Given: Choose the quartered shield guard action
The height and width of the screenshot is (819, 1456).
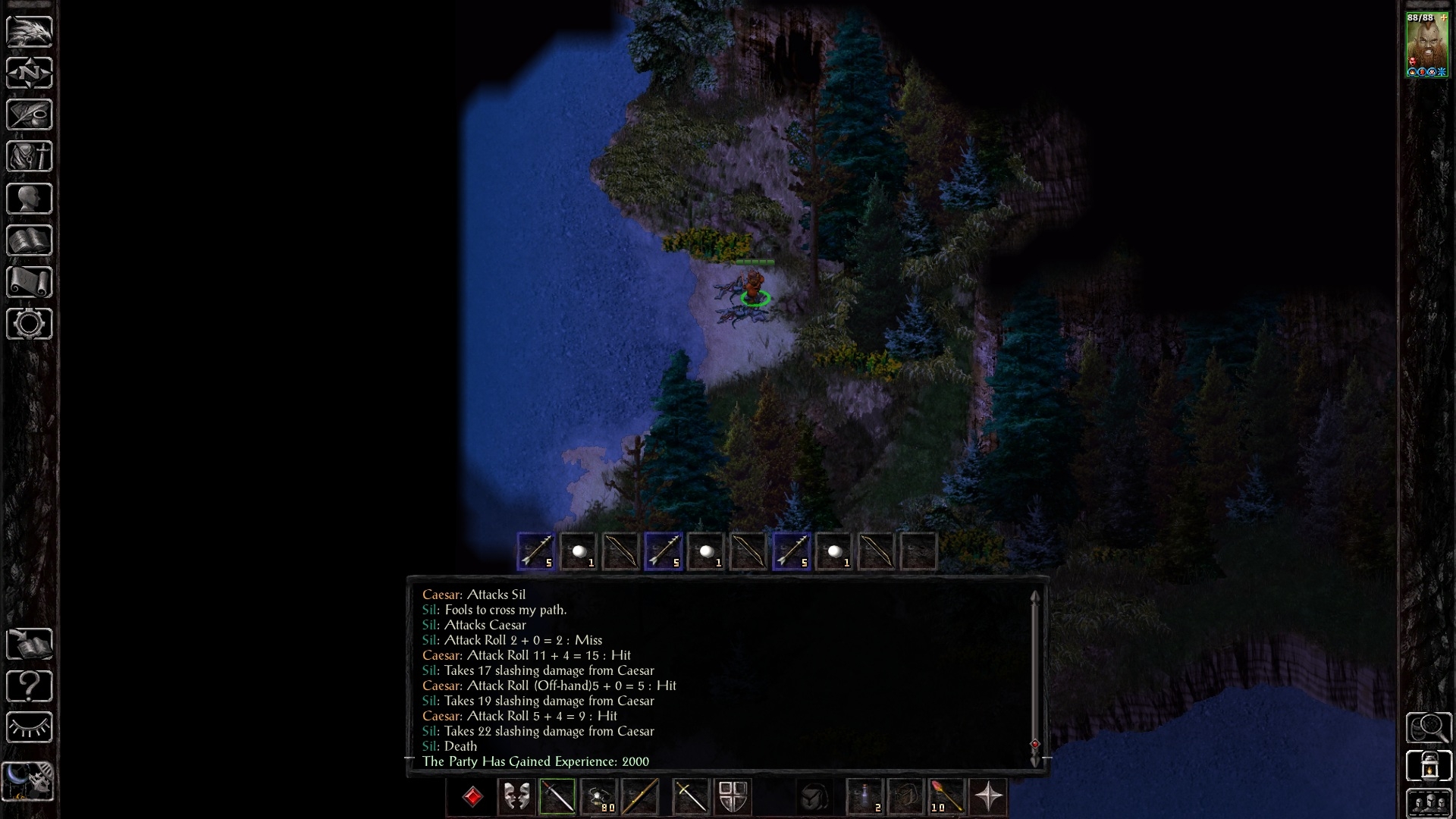Looking at the screenshot, I should (x=733, y=797).
